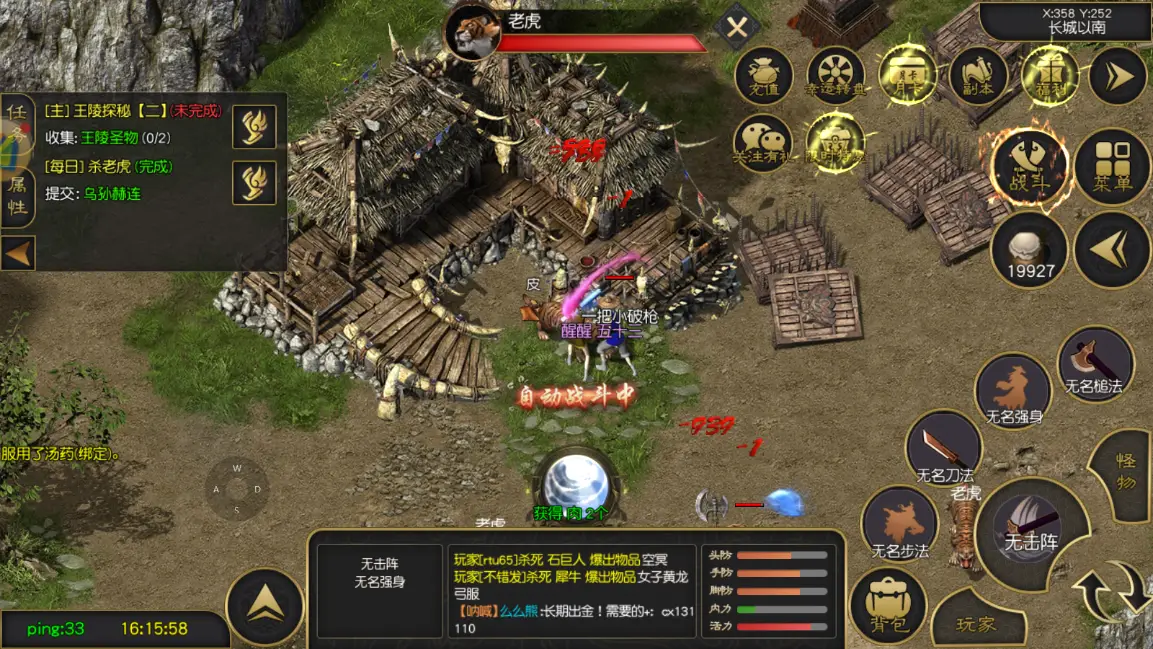This screenshot has height=649, width=1153.
Task: Open the 副本 dungeon icon
Action: (x=977, y=76)
